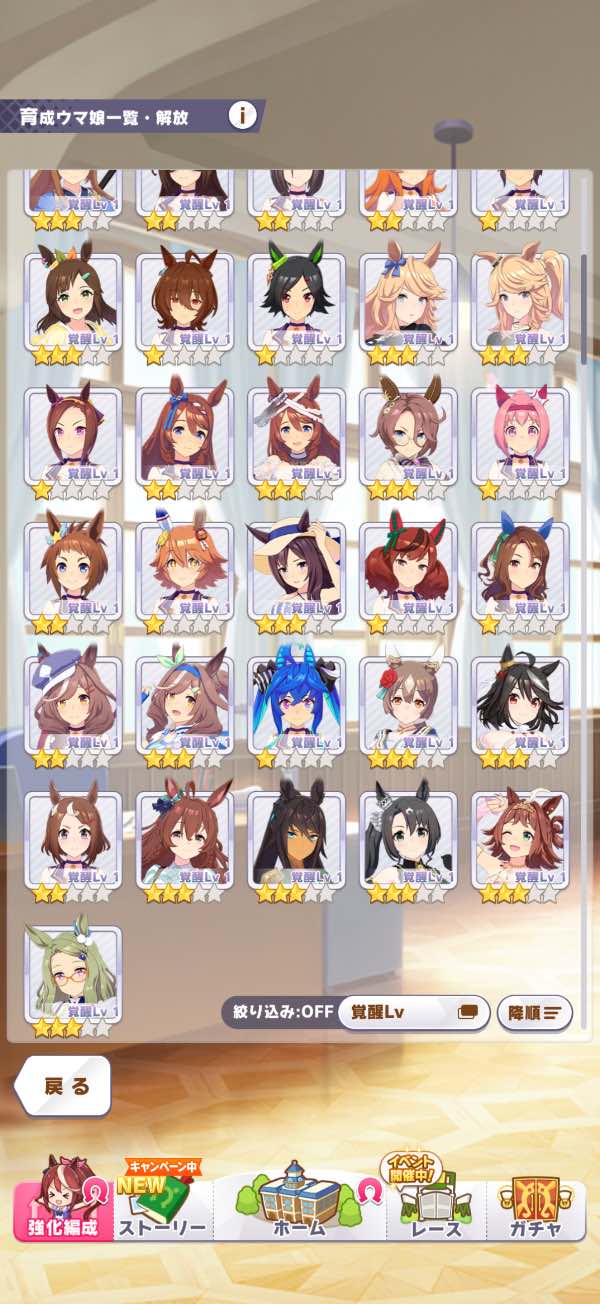Go back with the 戻る button
The image size is (600, 1304).
(65, 1086)
